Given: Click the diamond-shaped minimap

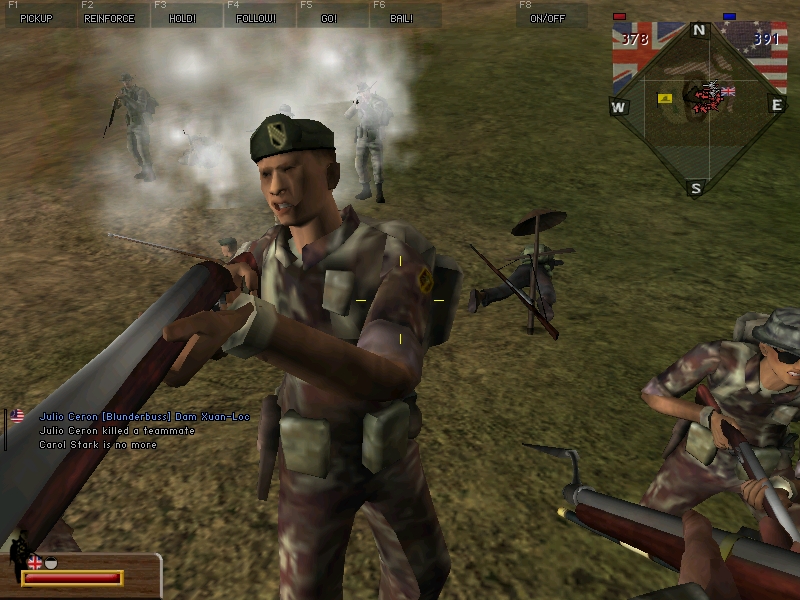Looking at the screenshot, I should click(697, 107).
